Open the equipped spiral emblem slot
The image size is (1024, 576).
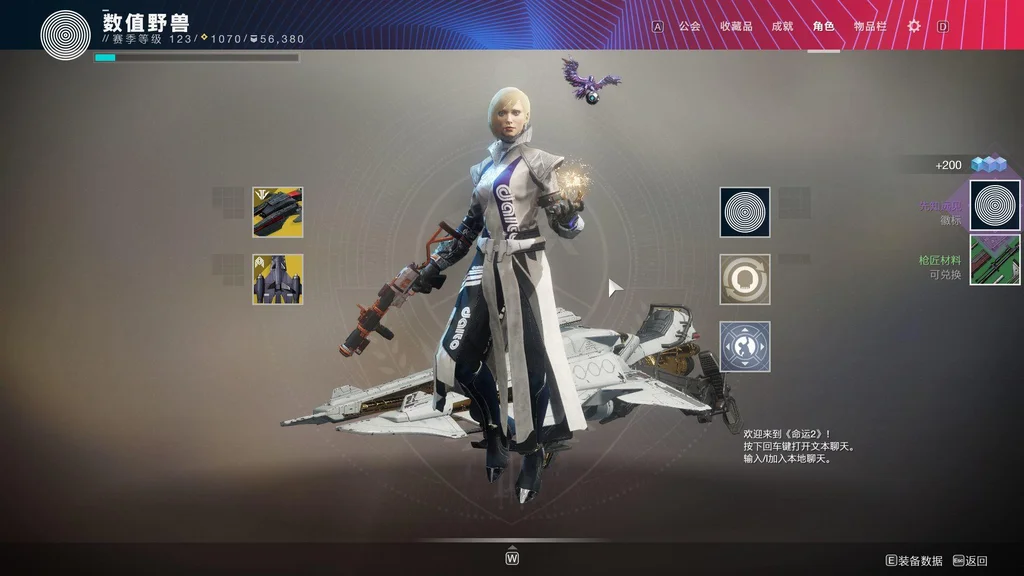(745, 212)
